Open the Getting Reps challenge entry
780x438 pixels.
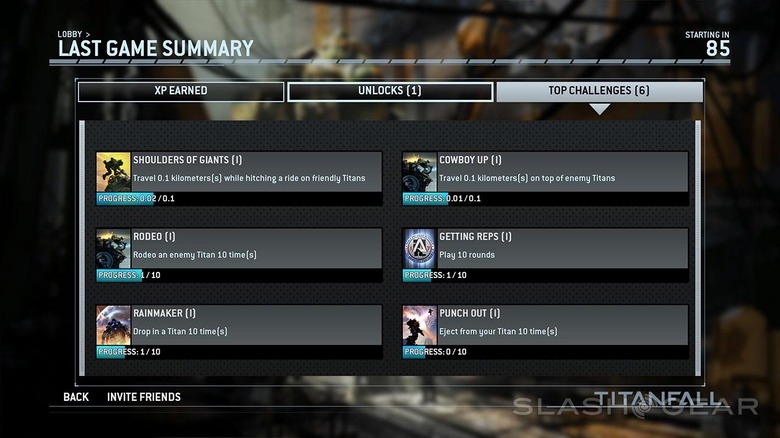[x=545, y=254]
